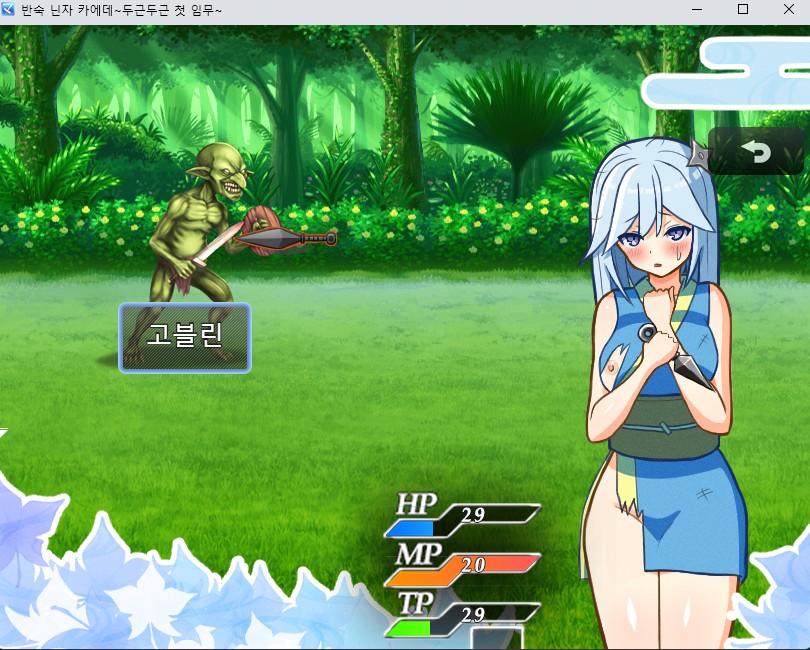Screen dimensions: 810x650
Task: Minimize the game window
Action: 697,10
